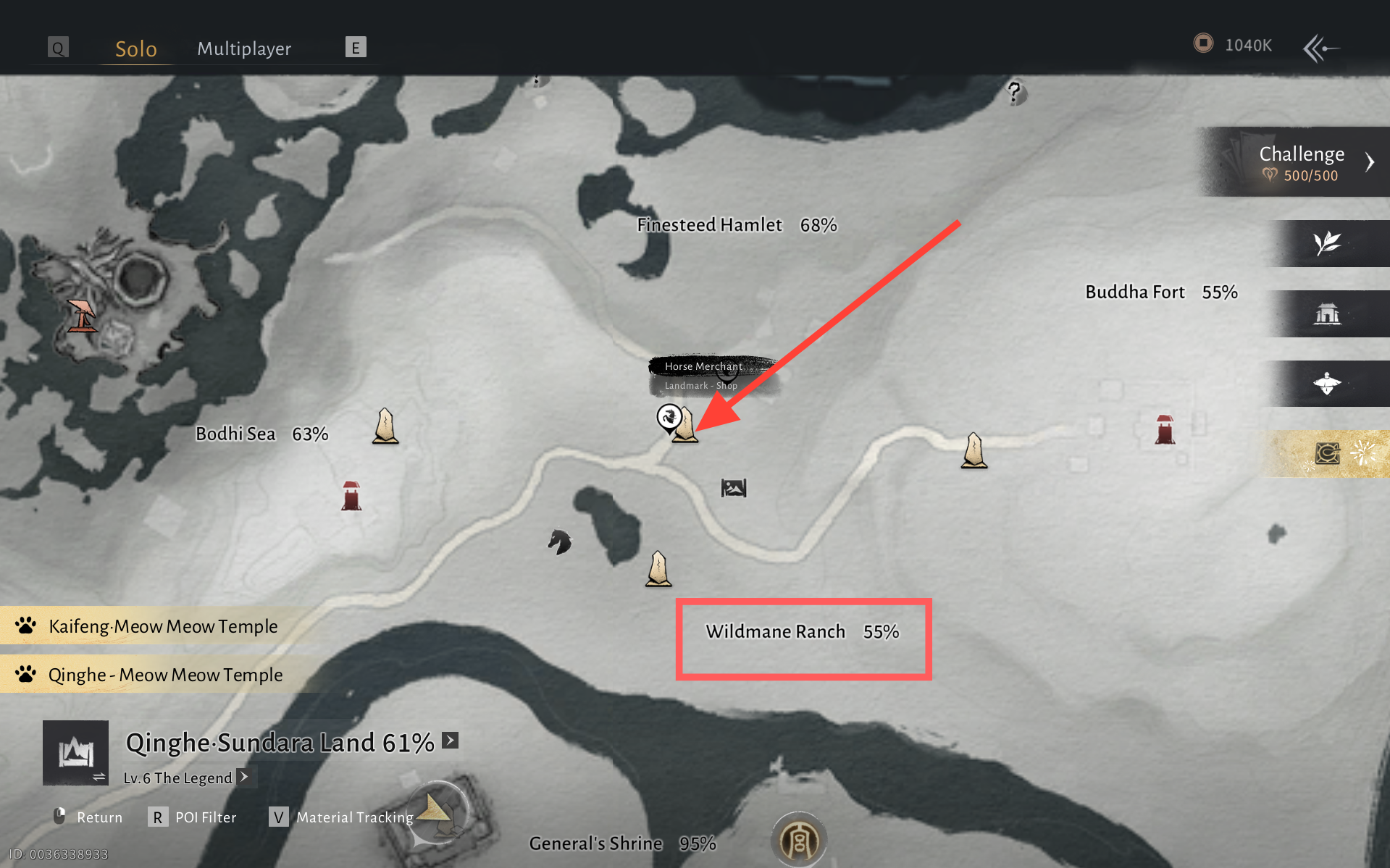Open Lv.6 The Legend details
The image size is (1390, 868).
click(245, 777)
